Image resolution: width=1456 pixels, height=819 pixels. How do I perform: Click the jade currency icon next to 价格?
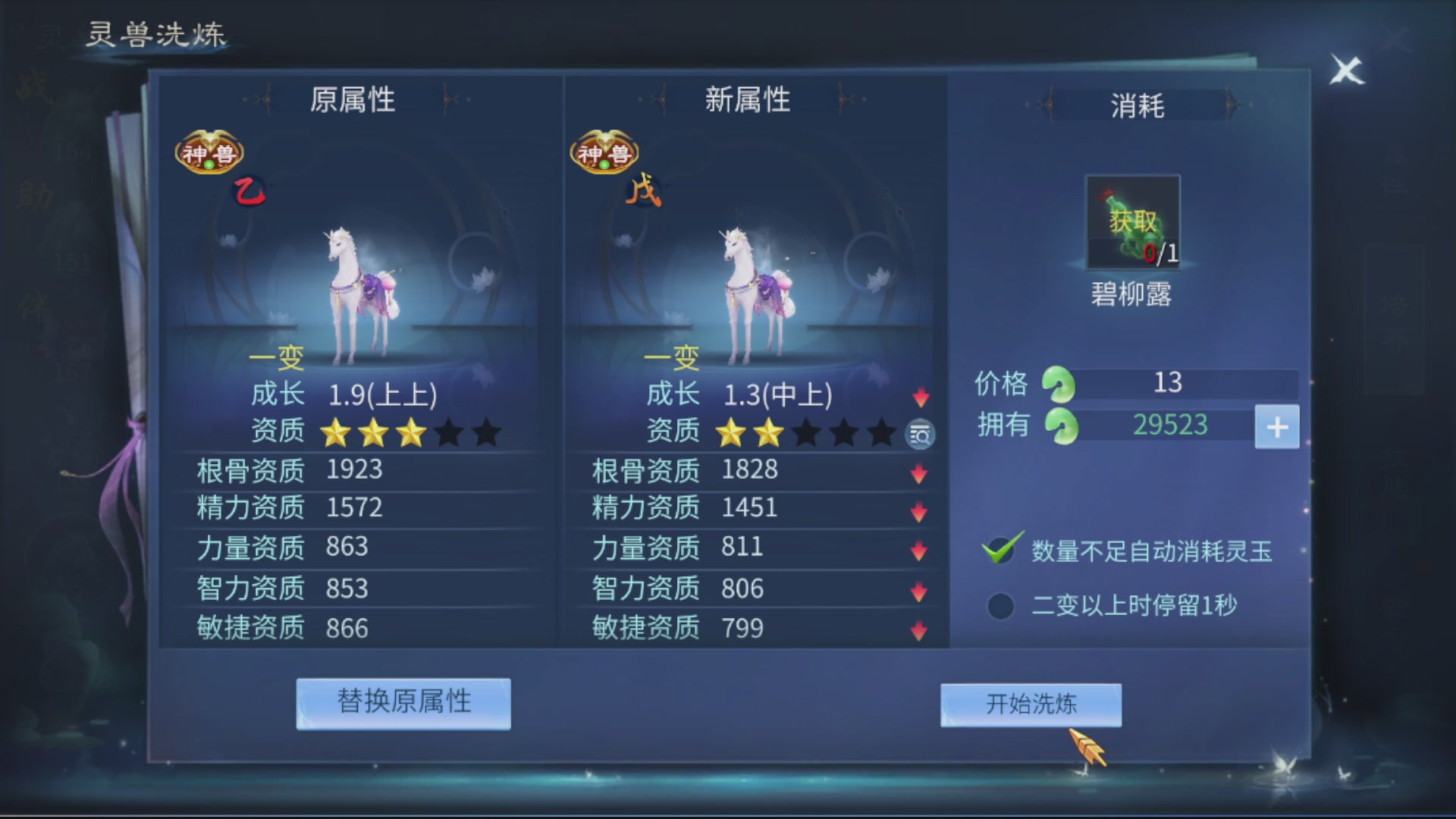[1059, 385]
